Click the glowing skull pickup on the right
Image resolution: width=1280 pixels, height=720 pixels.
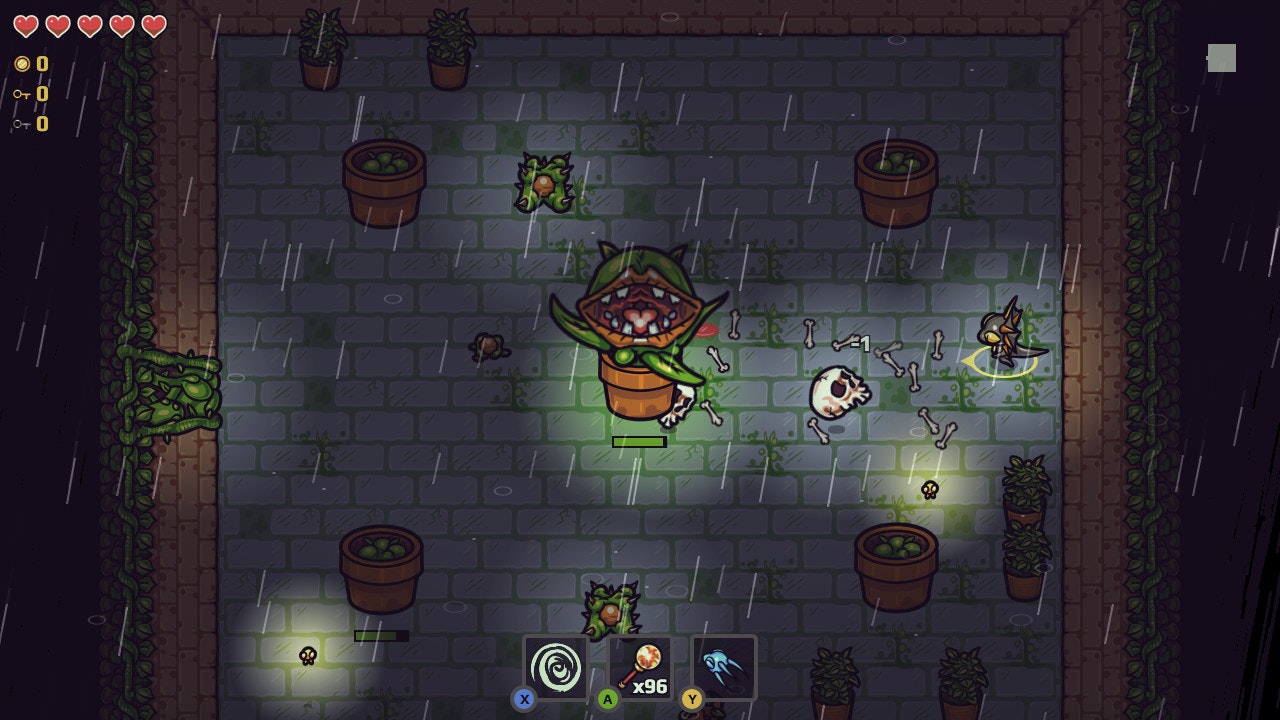[x=928, y=491]
